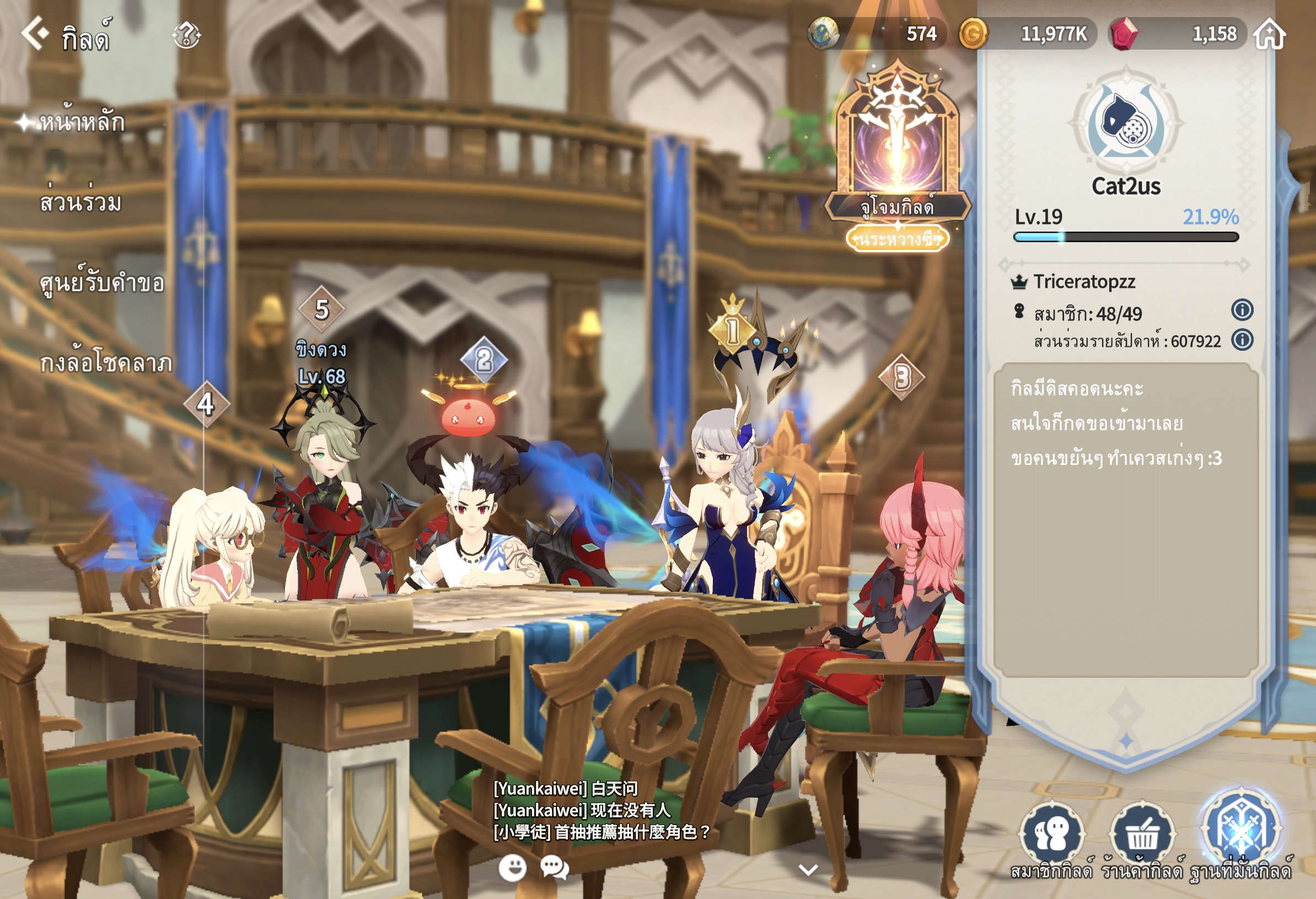The height and width of the screenshot is (899, 1316).
Task: Show member count info beside สมาชิก: 48/49
Action: [1242, 310]
